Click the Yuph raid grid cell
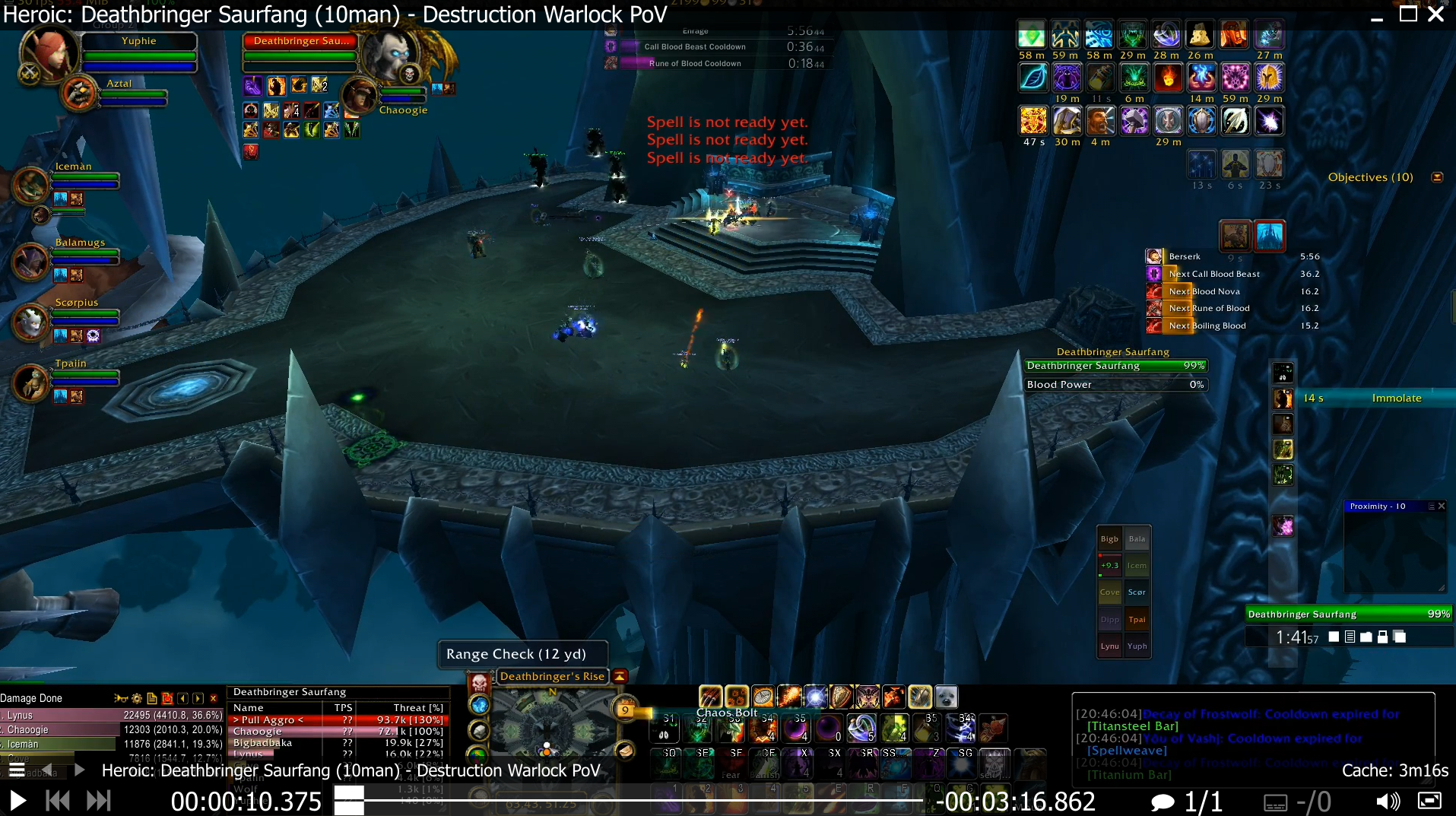The width and height of the screenshot is (1456, 816). coord(1137,646)
